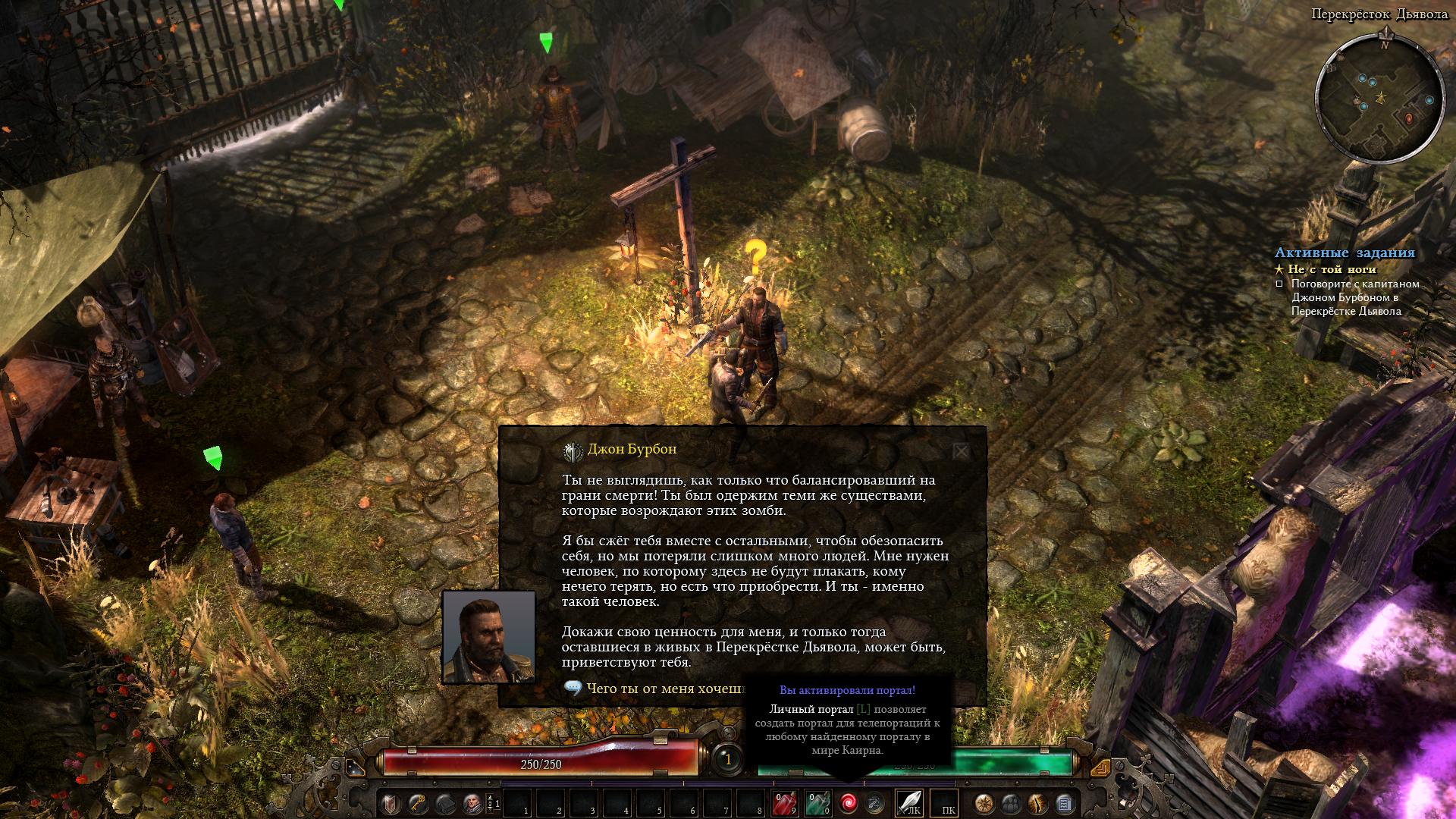
Task: Activate the red swirl personal portal icon
Action: pos(848,803)
